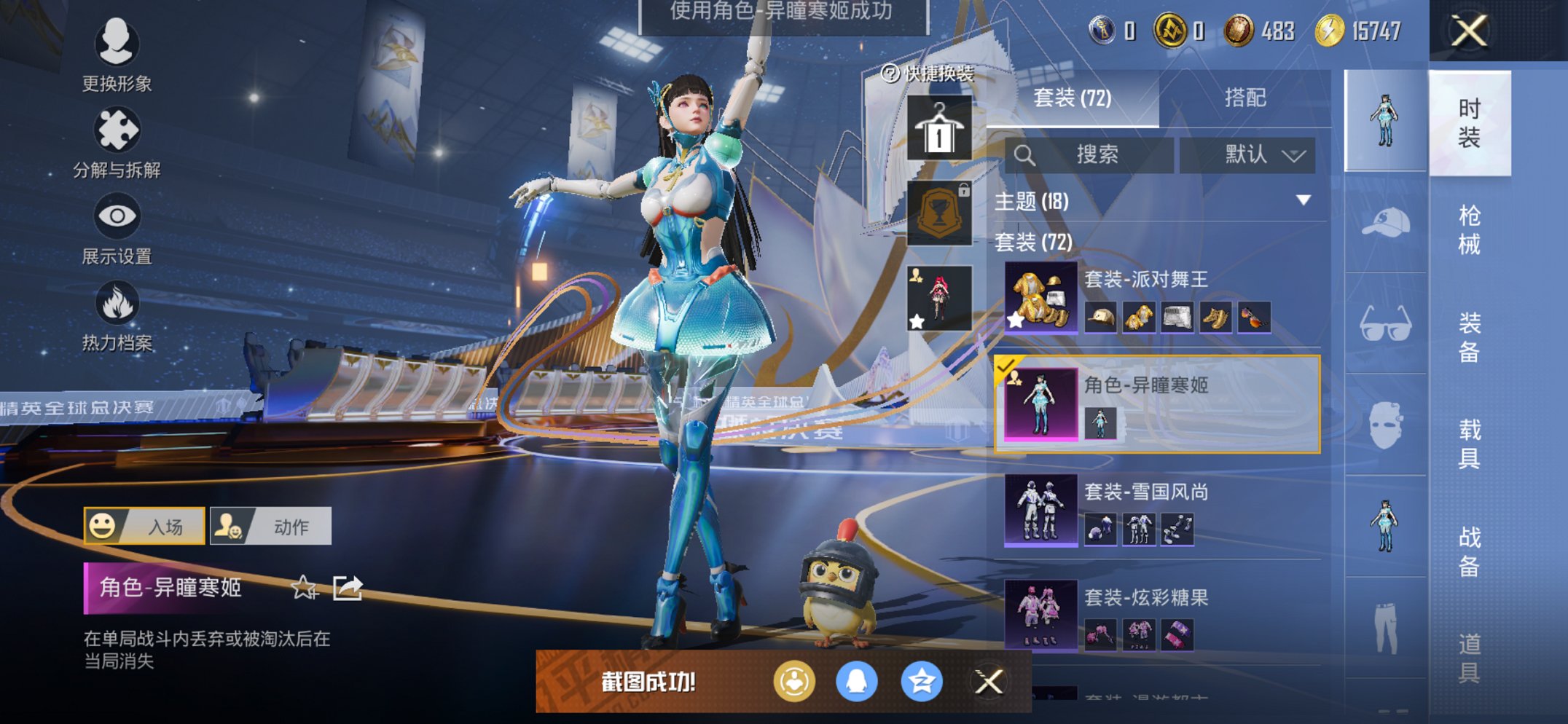
Task: Dismiss the 截图成功 screenshot banner
Action: (x=989, y=682)
